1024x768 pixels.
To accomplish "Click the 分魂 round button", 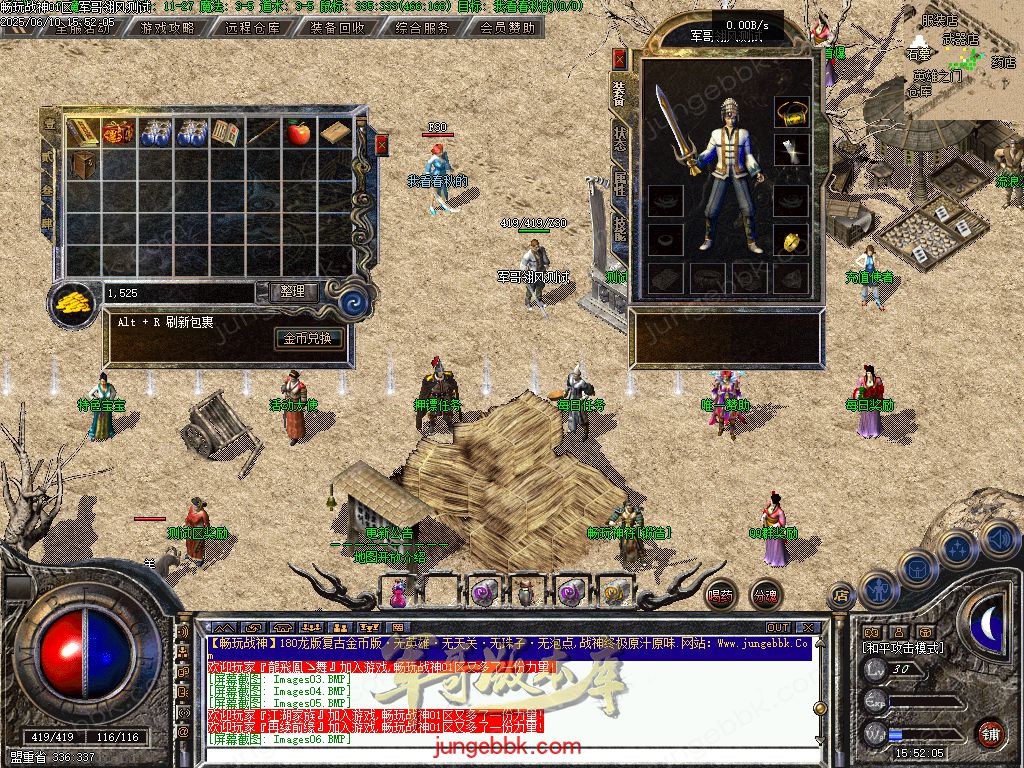I will point(765,595).
